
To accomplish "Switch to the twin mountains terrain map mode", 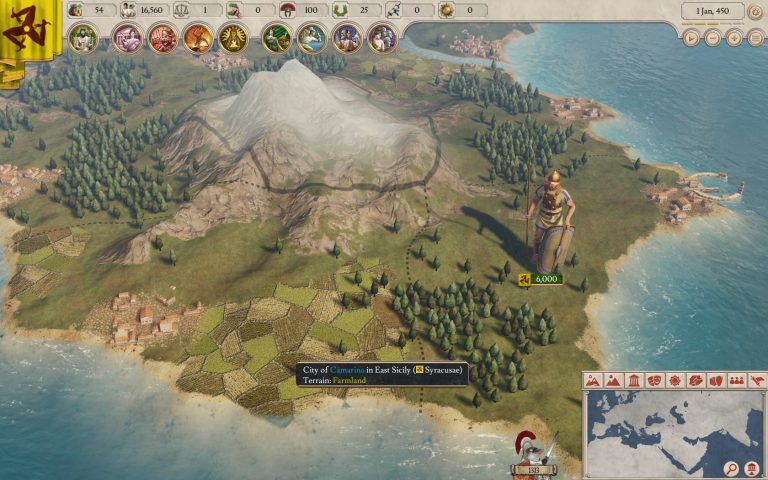I will click(592, 381).
